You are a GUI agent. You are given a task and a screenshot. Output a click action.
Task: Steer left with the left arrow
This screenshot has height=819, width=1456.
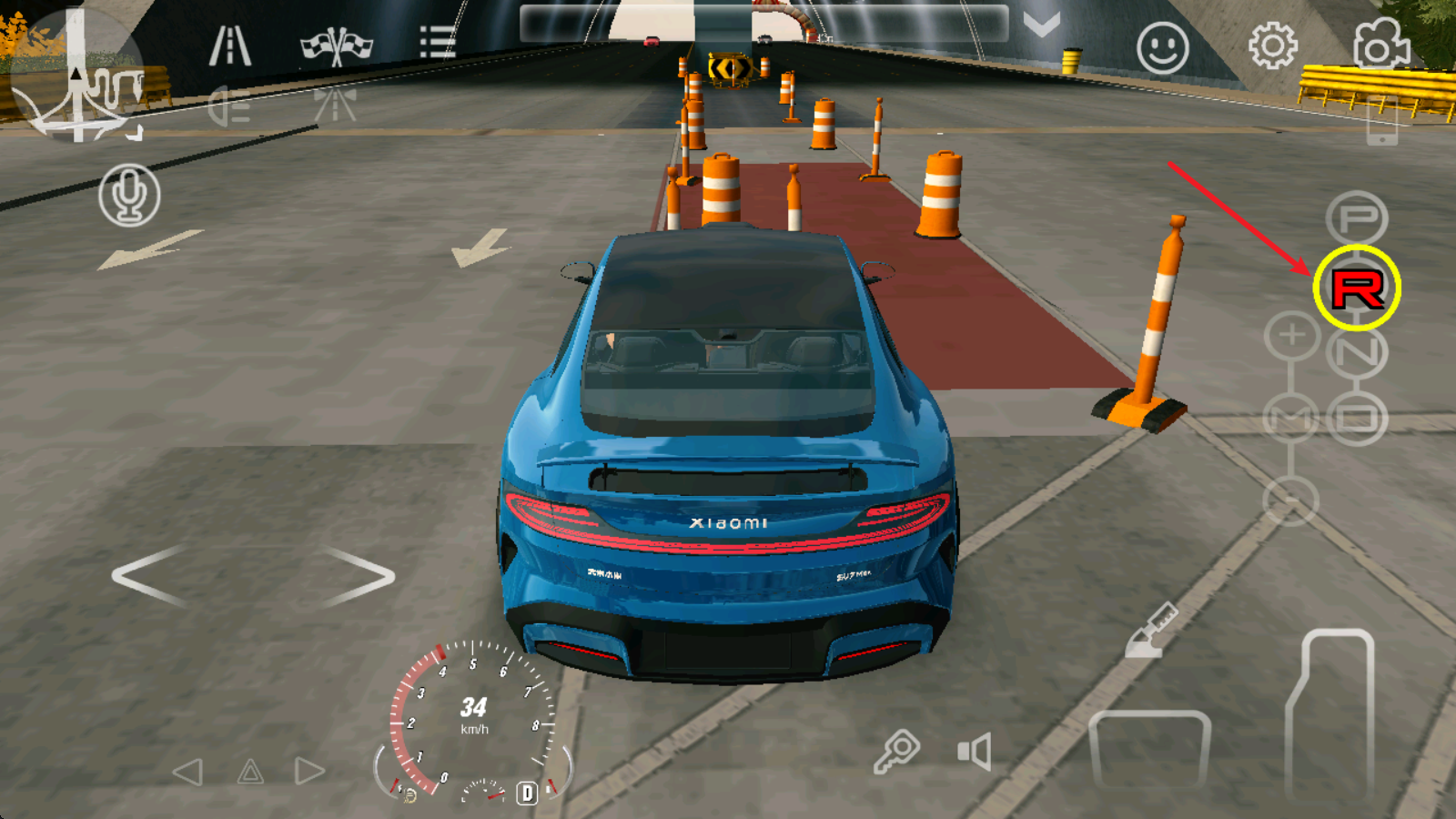(150, 576)
